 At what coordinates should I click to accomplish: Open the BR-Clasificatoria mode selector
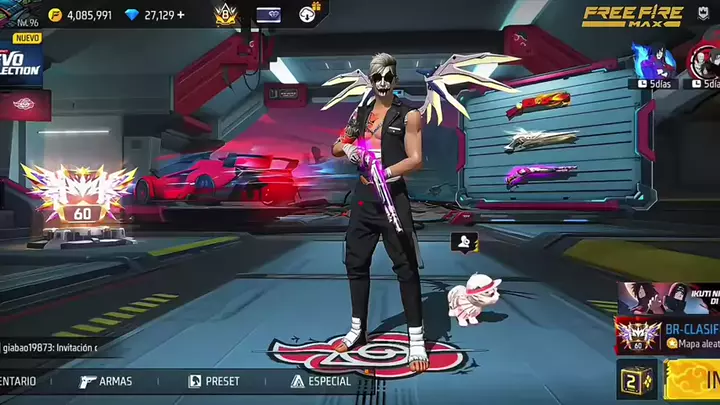pos(668,335)
